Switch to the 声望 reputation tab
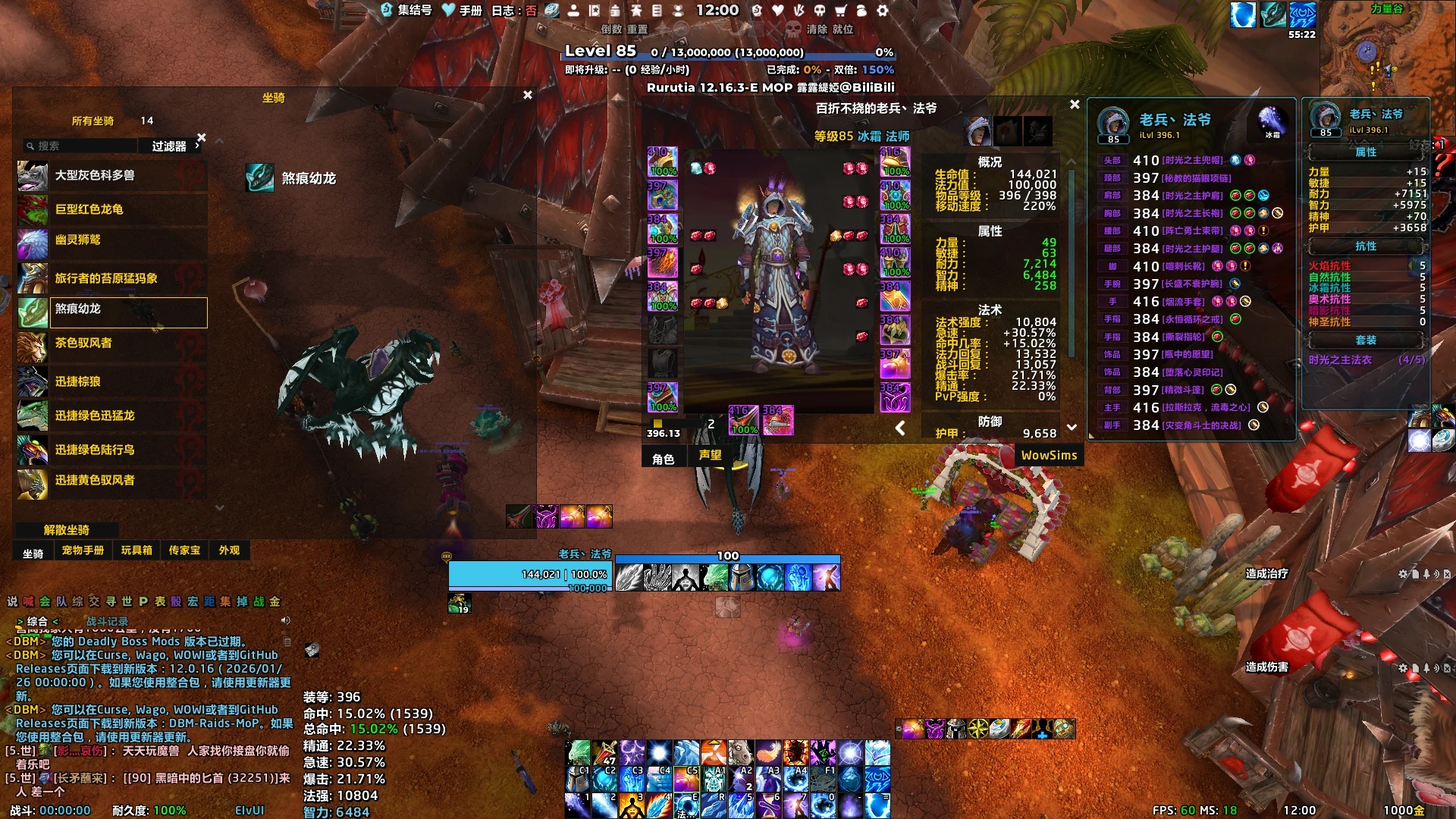This screenshot has height=819, width=1456. click(x=711, y=456)
